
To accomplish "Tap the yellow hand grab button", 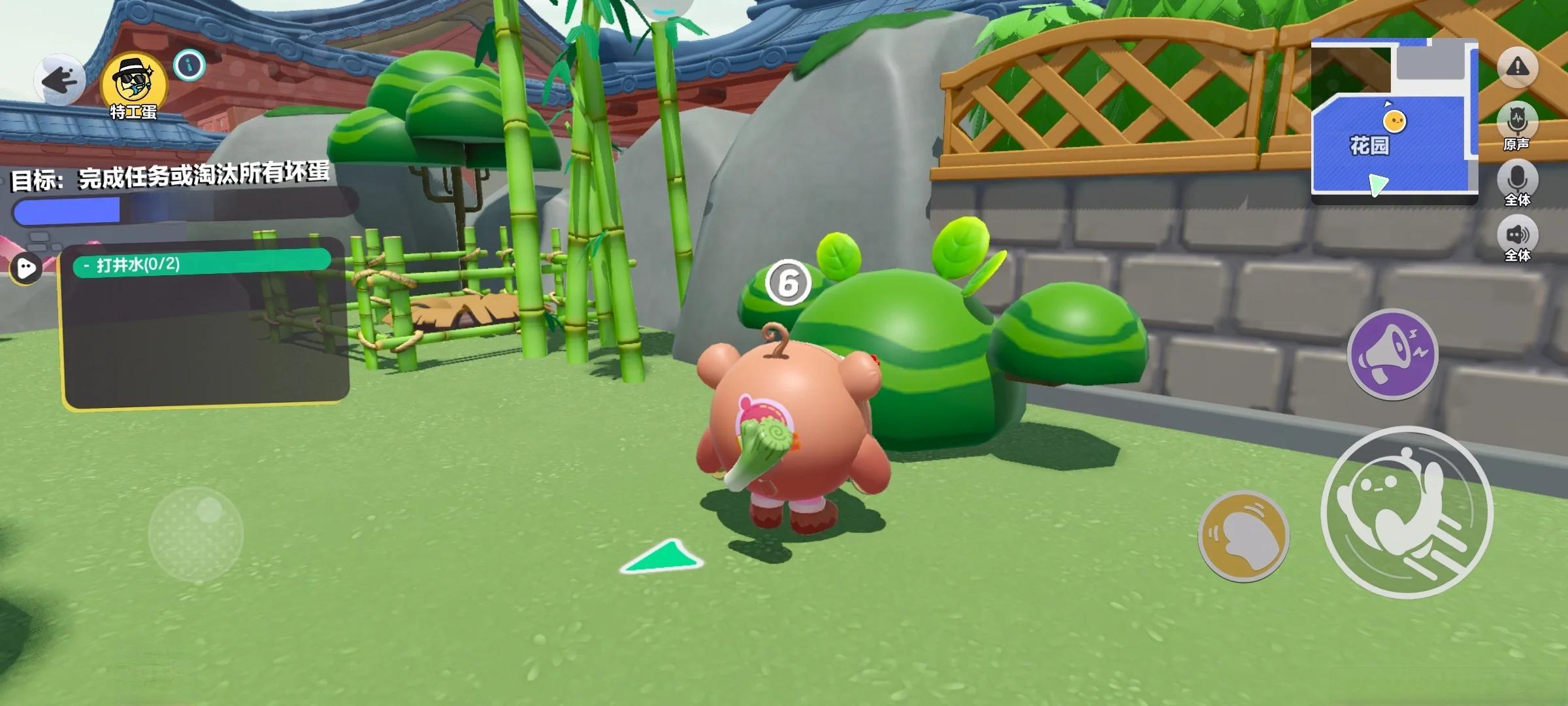I will pyautogui.click(x=1243, y=535).
